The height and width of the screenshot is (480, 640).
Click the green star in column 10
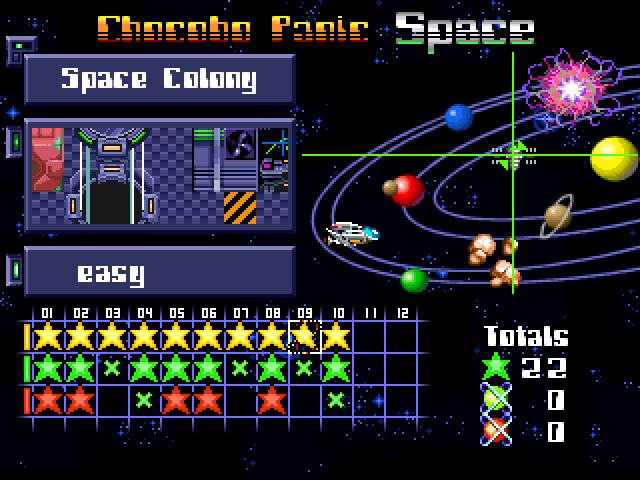[x=336, y=368]
